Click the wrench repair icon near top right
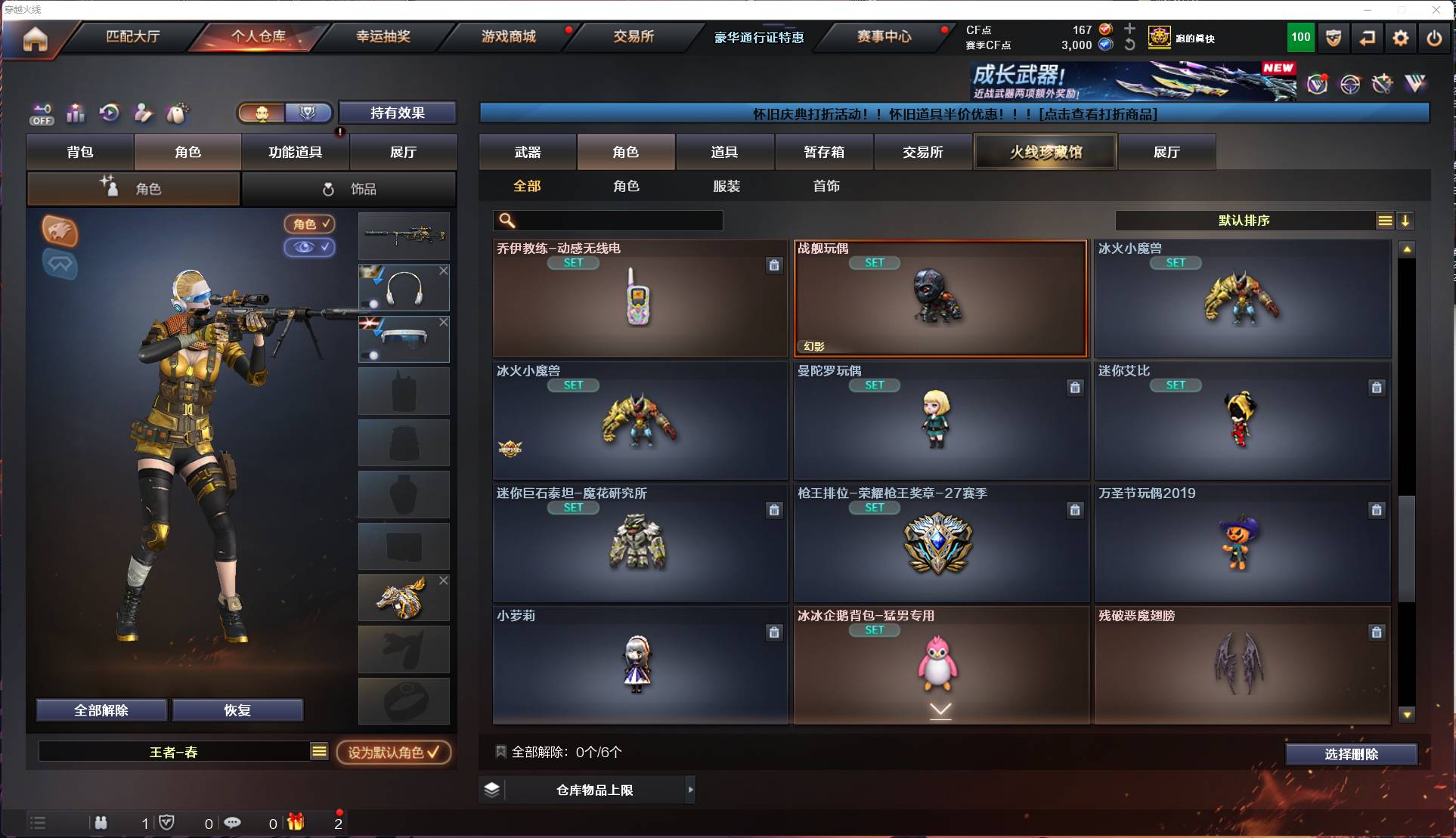Screen dimensions: 1456x838 [1380, 84]
